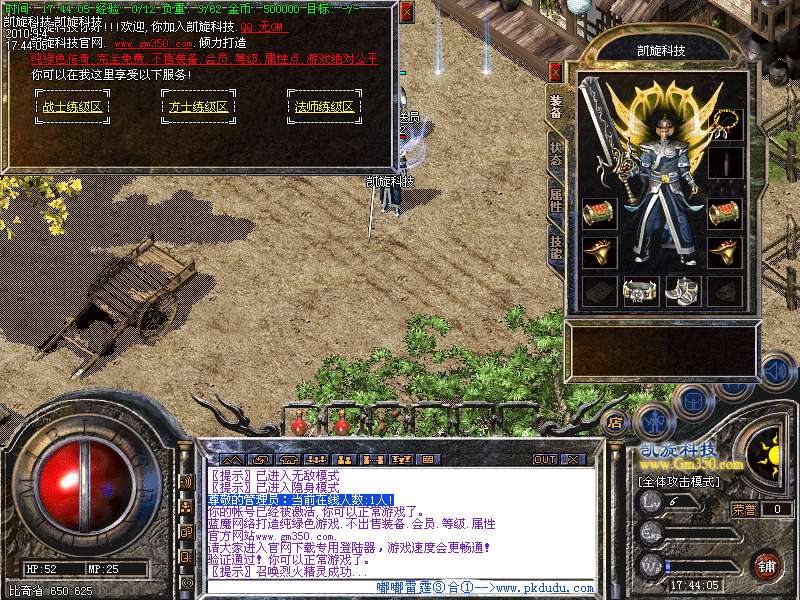Select the equipped boots slot
The width and height of the screenshot is (800, 600).
pos(682,290)
